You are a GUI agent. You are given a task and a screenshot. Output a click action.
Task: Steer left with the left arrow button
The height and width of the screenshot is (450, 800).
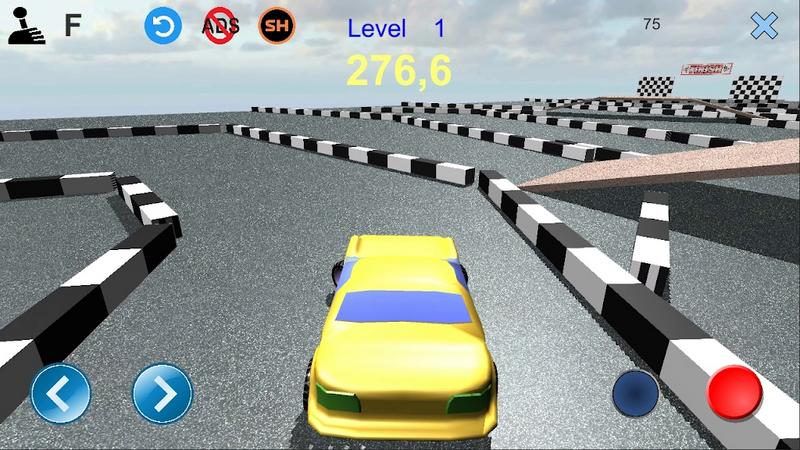(x=60, y=394)
